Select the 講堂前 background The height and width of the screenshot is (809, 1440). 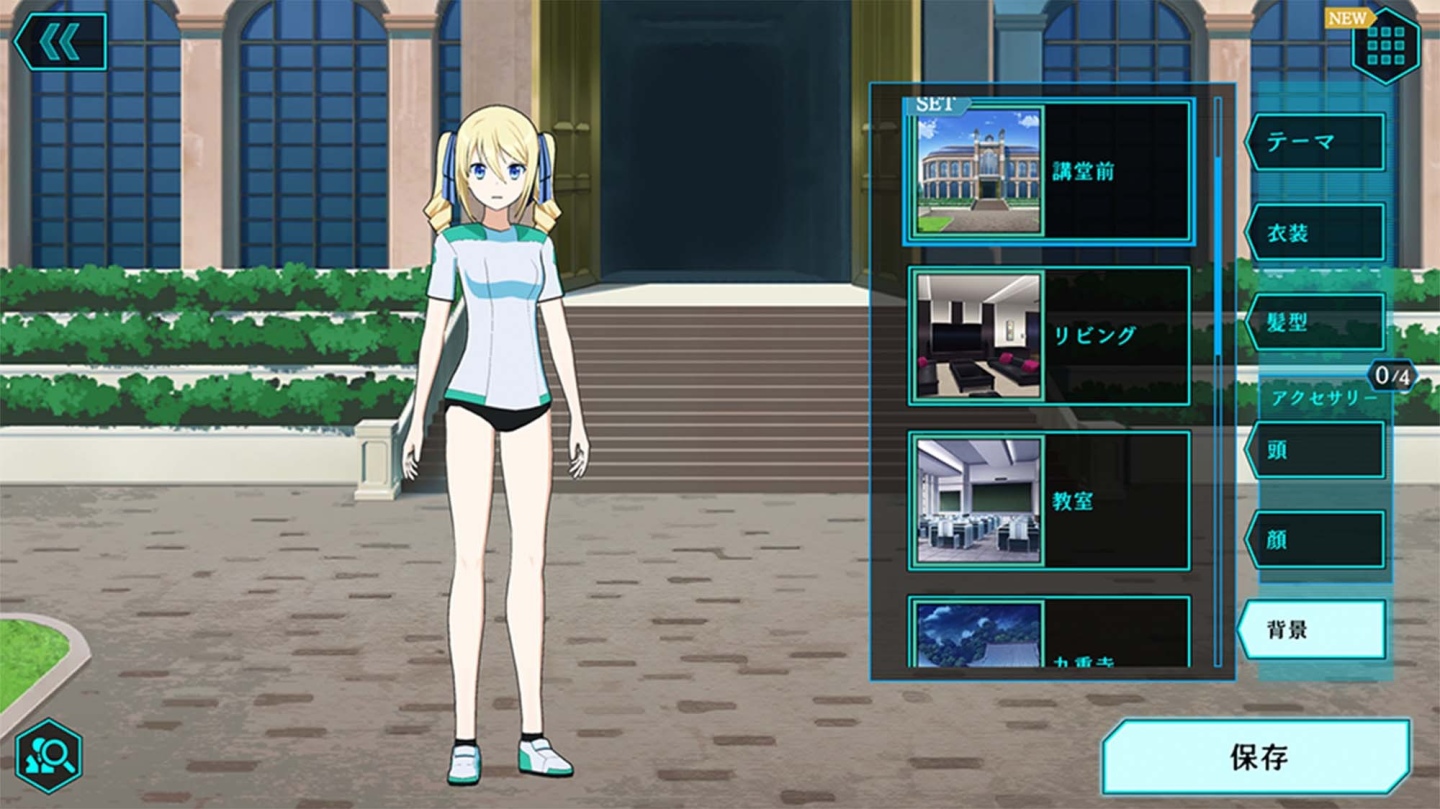pyautogui.click(x=1049, y=172)
